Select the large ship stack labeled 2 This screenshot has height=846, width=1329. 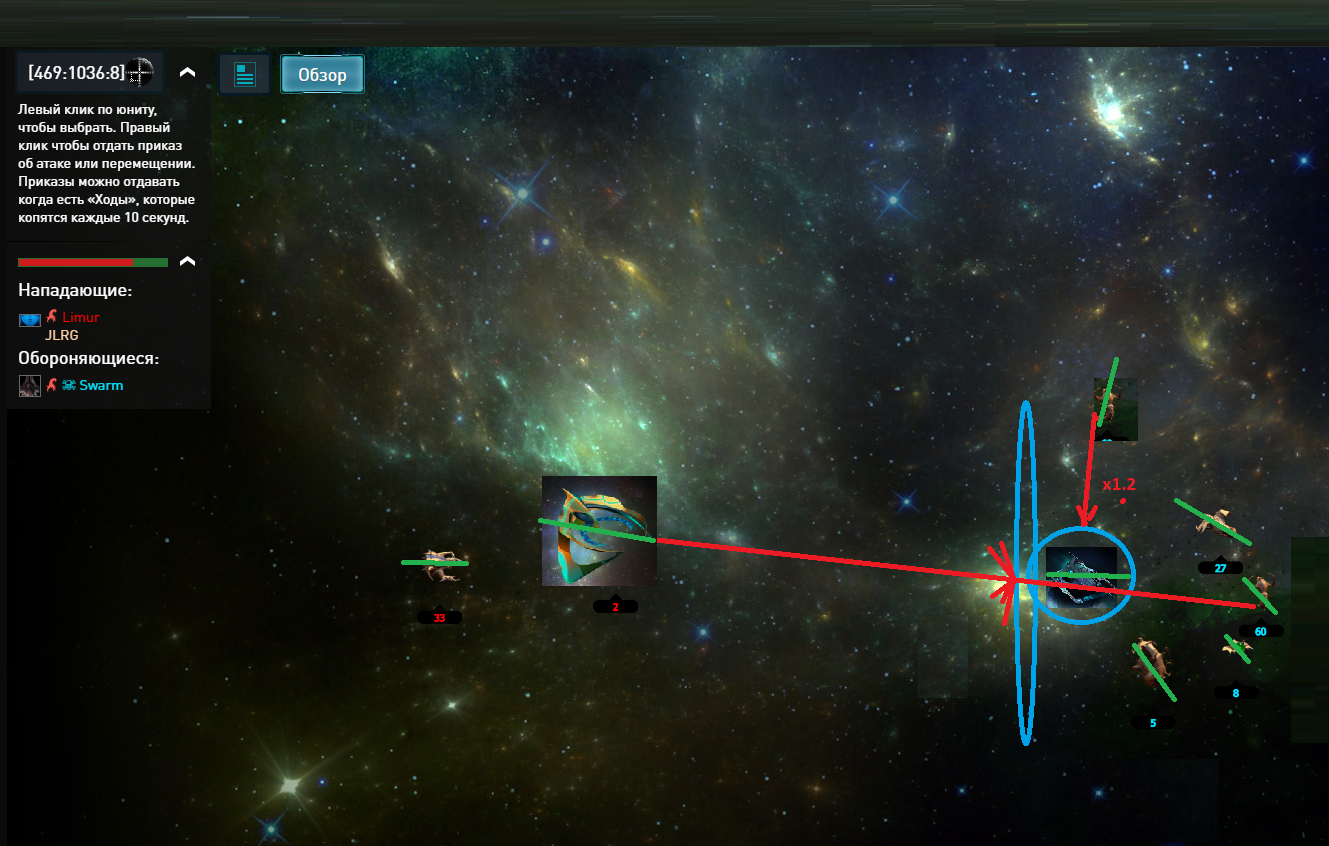point(599,530)
